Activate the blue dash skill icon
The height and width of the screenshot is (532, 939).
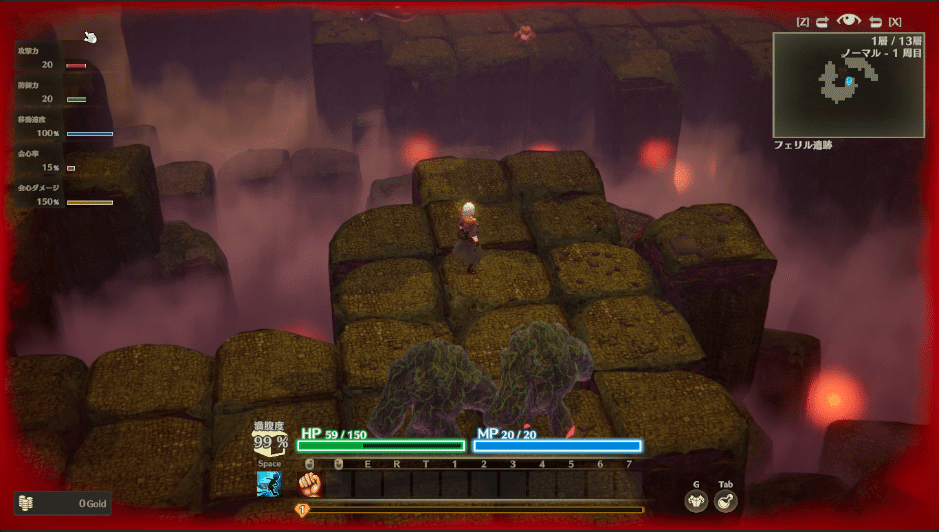[269, 485]
